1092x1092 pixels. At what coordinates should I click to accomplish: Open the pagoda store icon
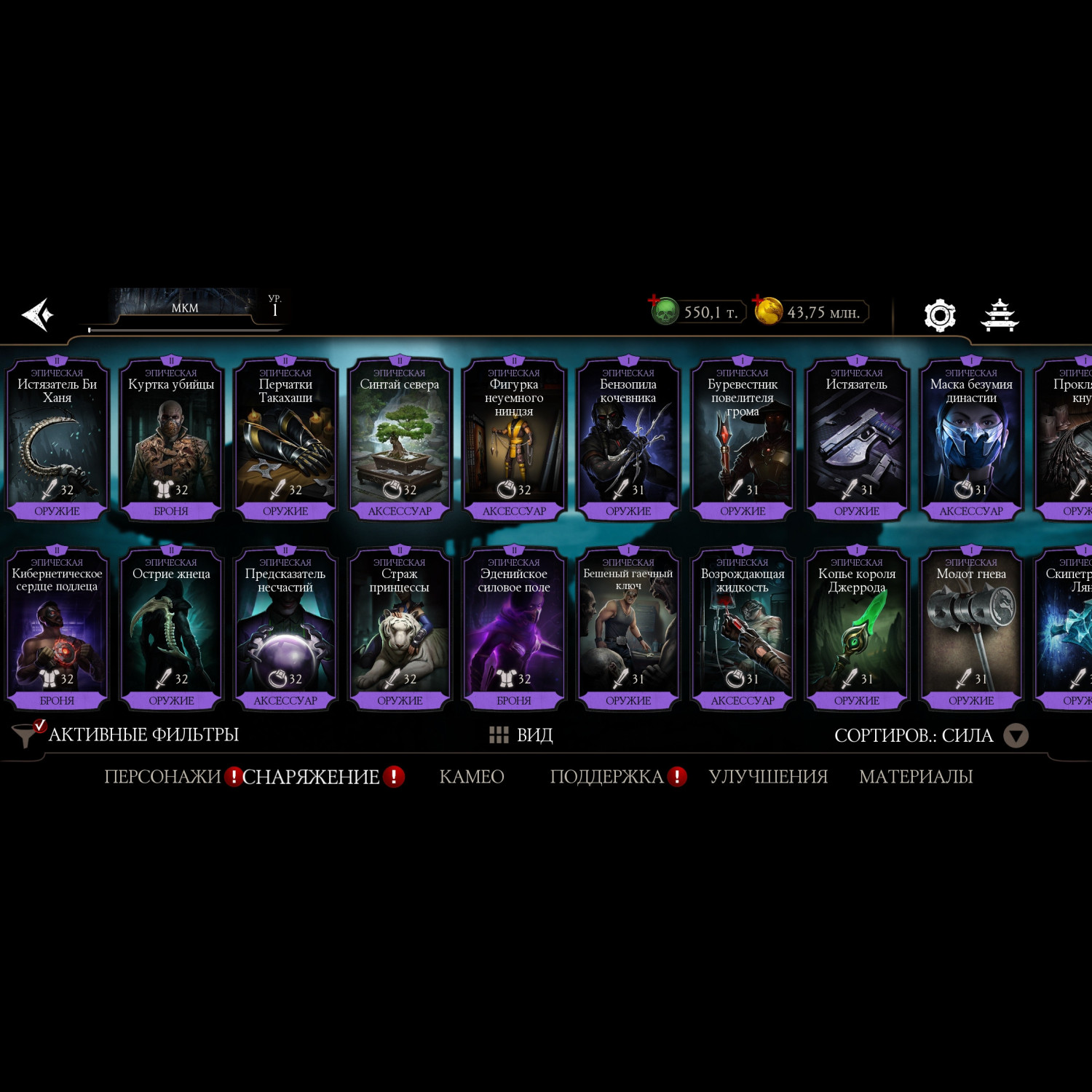coord(1000,315)
